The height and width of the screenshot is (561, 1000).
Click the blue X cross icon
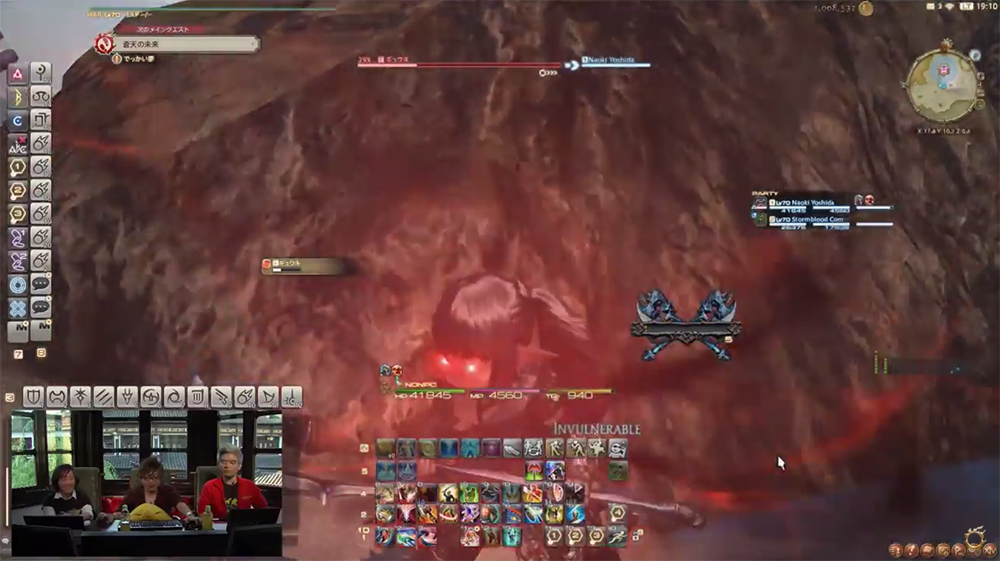[18, 307]
